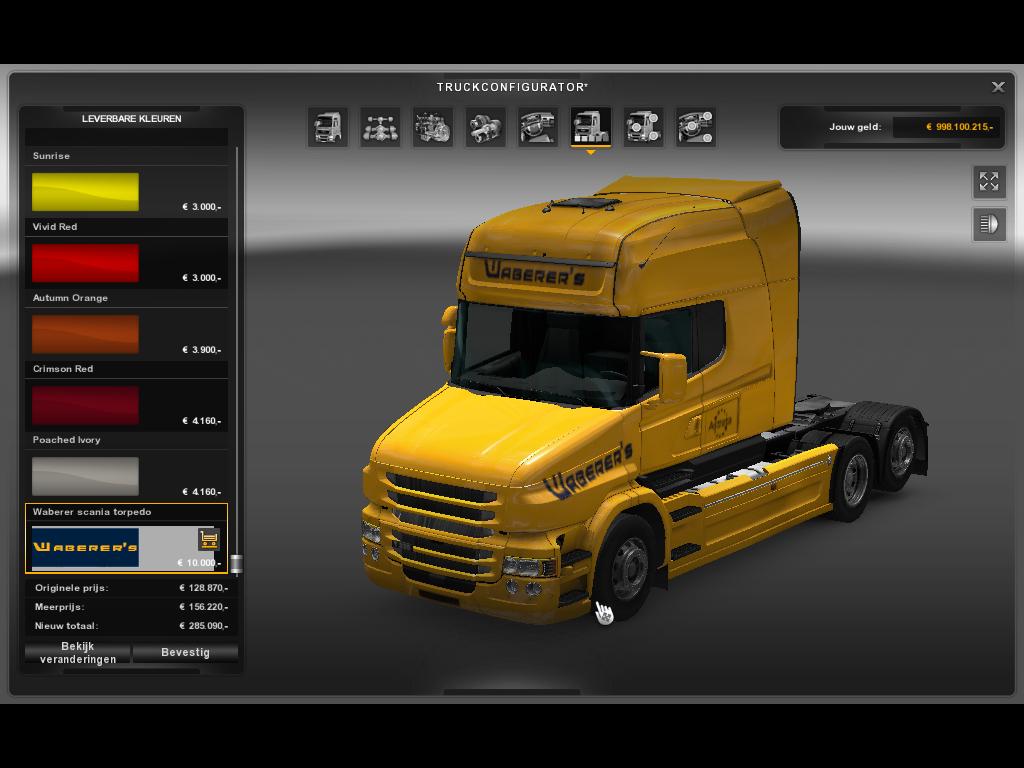Open the truck exterior accessories tab
This screenshot has height=768, width=1024.
coord(643,127)
